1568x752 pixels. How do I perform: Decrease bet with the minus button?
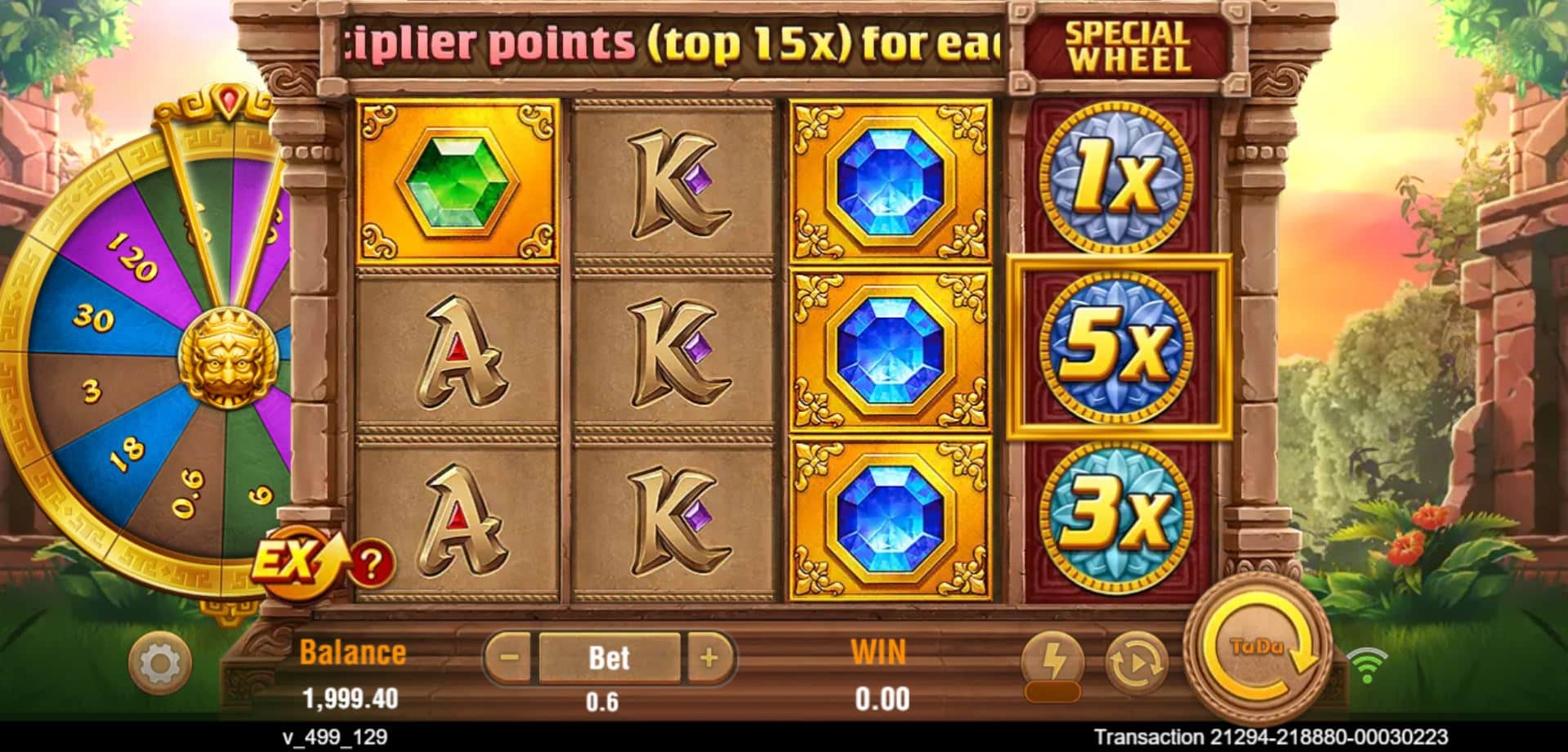click(511, 657)
